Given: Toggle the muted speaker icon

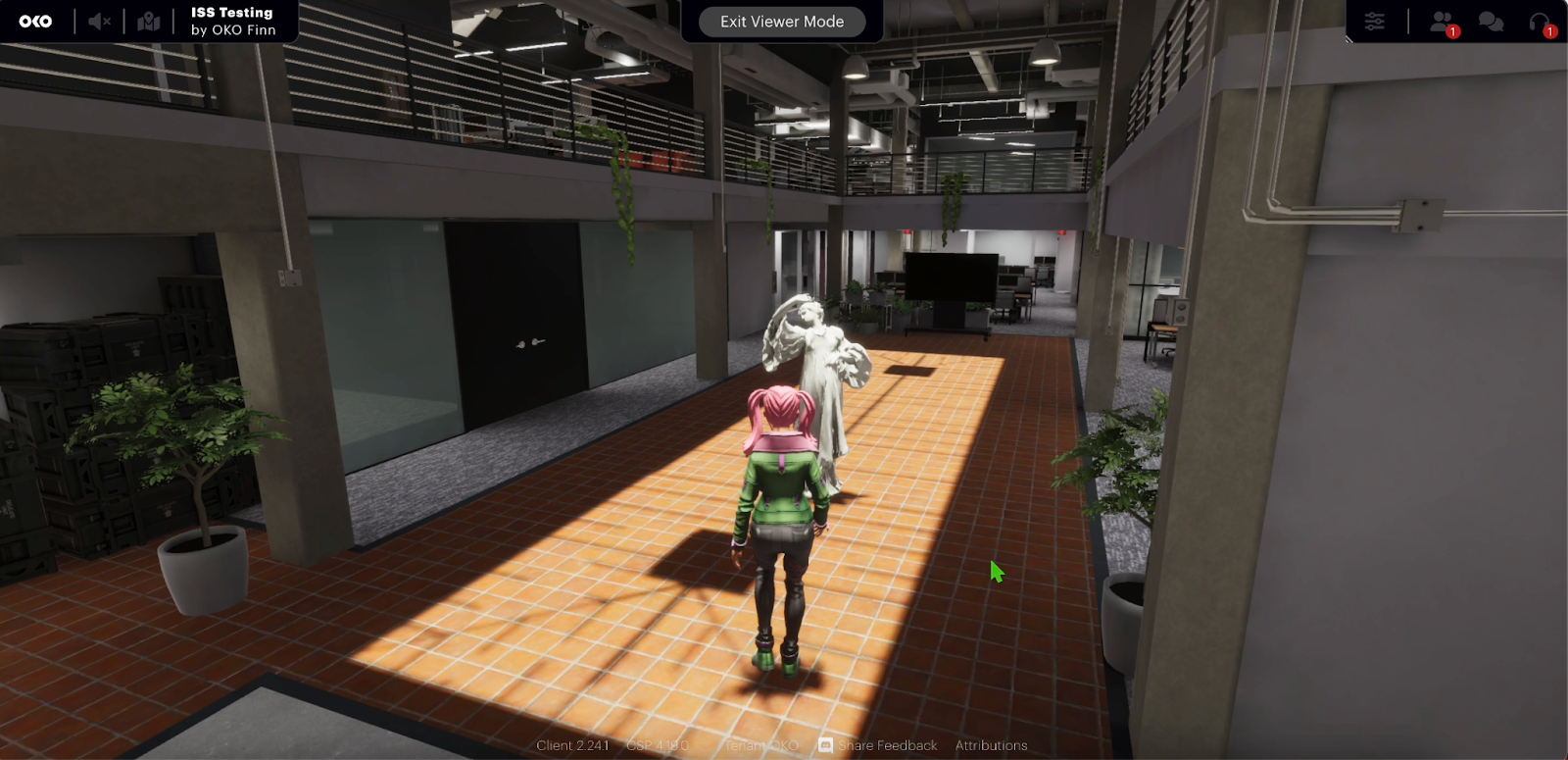Looking at the screenshot, I should (99, 21).
